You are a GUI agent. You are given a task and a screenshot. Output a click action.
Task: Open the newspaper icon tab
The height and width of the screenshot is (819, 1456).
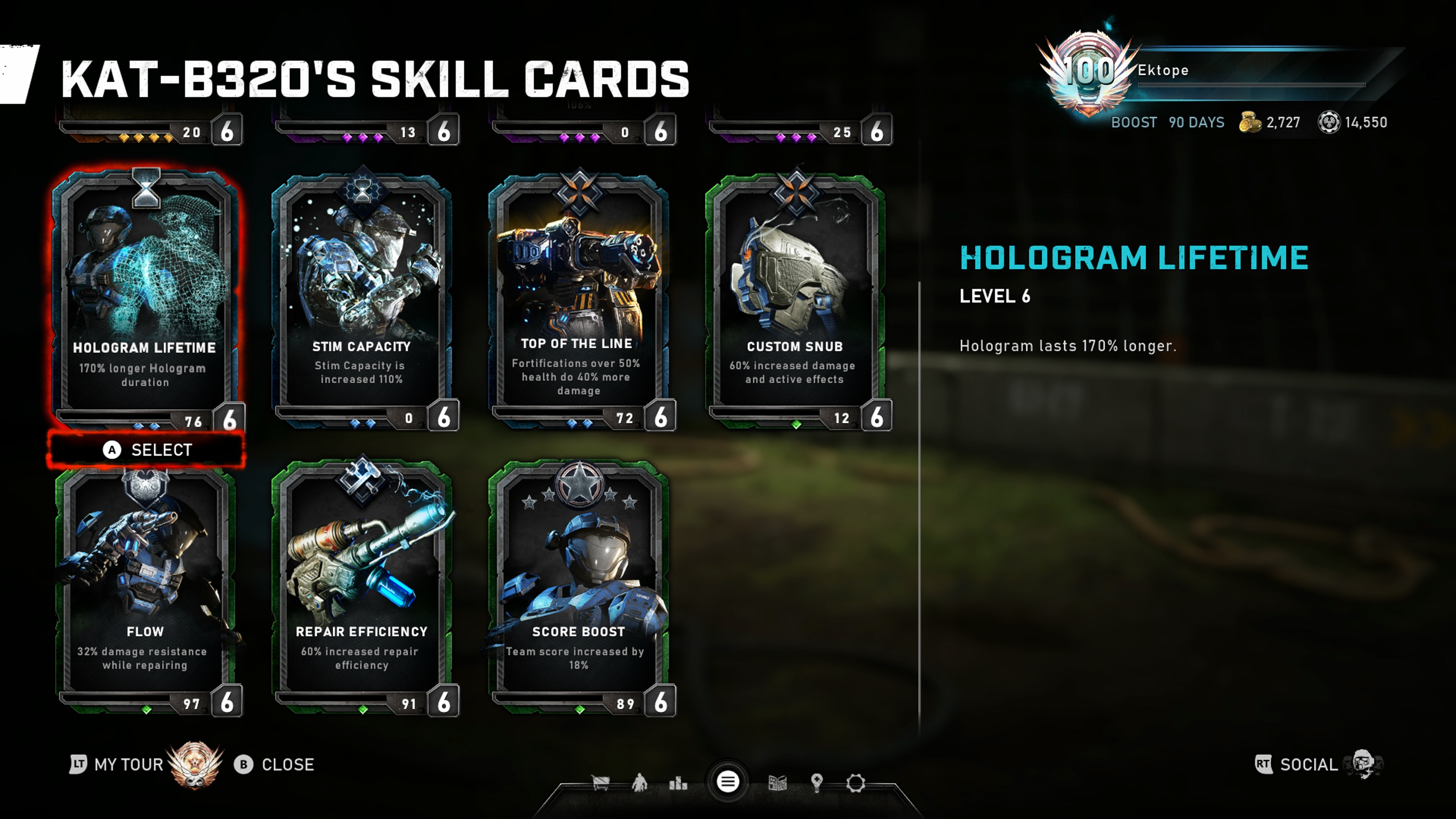tap(778, 783)
